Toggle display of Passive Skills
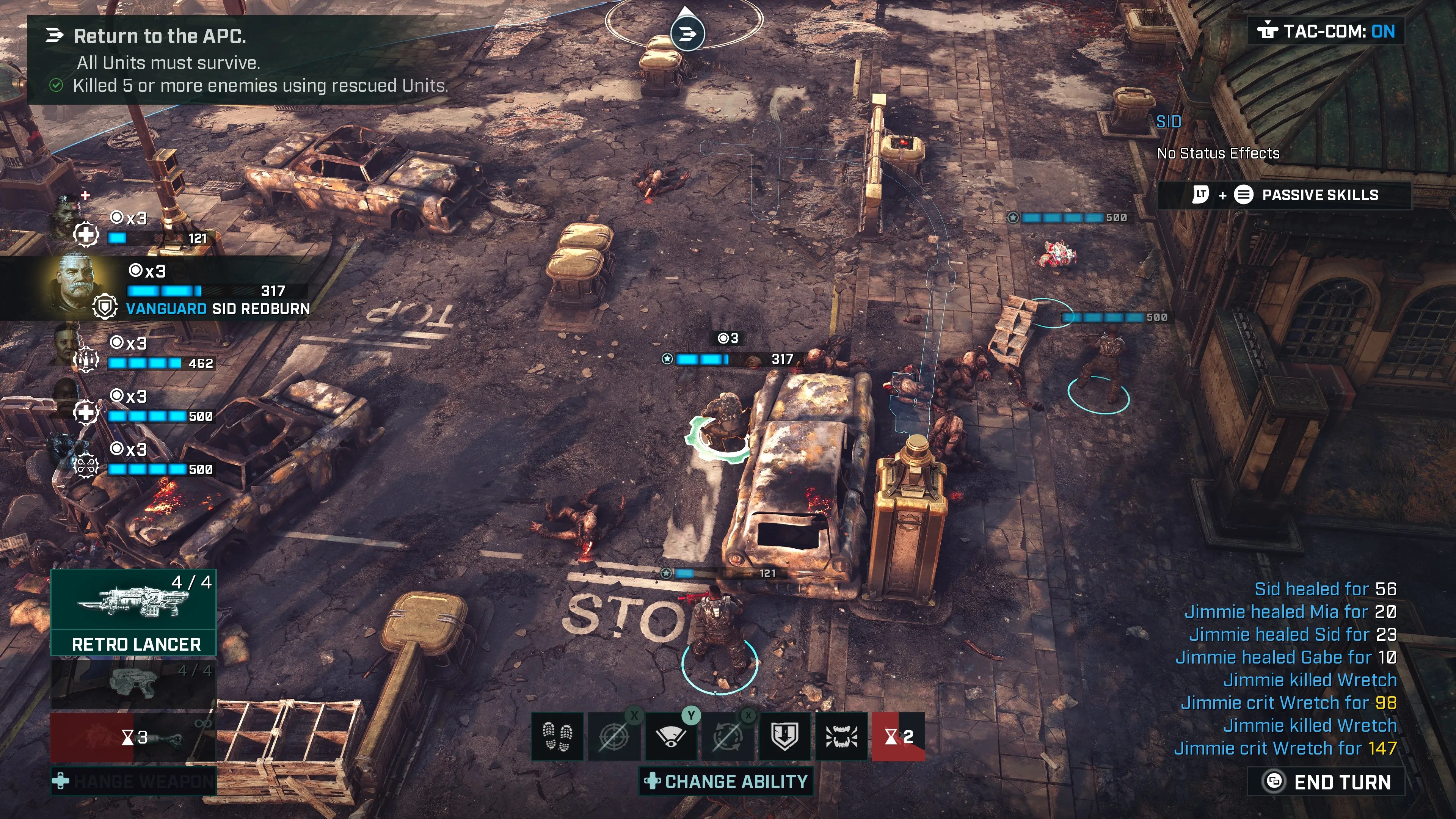 (x=1282, y=195)
